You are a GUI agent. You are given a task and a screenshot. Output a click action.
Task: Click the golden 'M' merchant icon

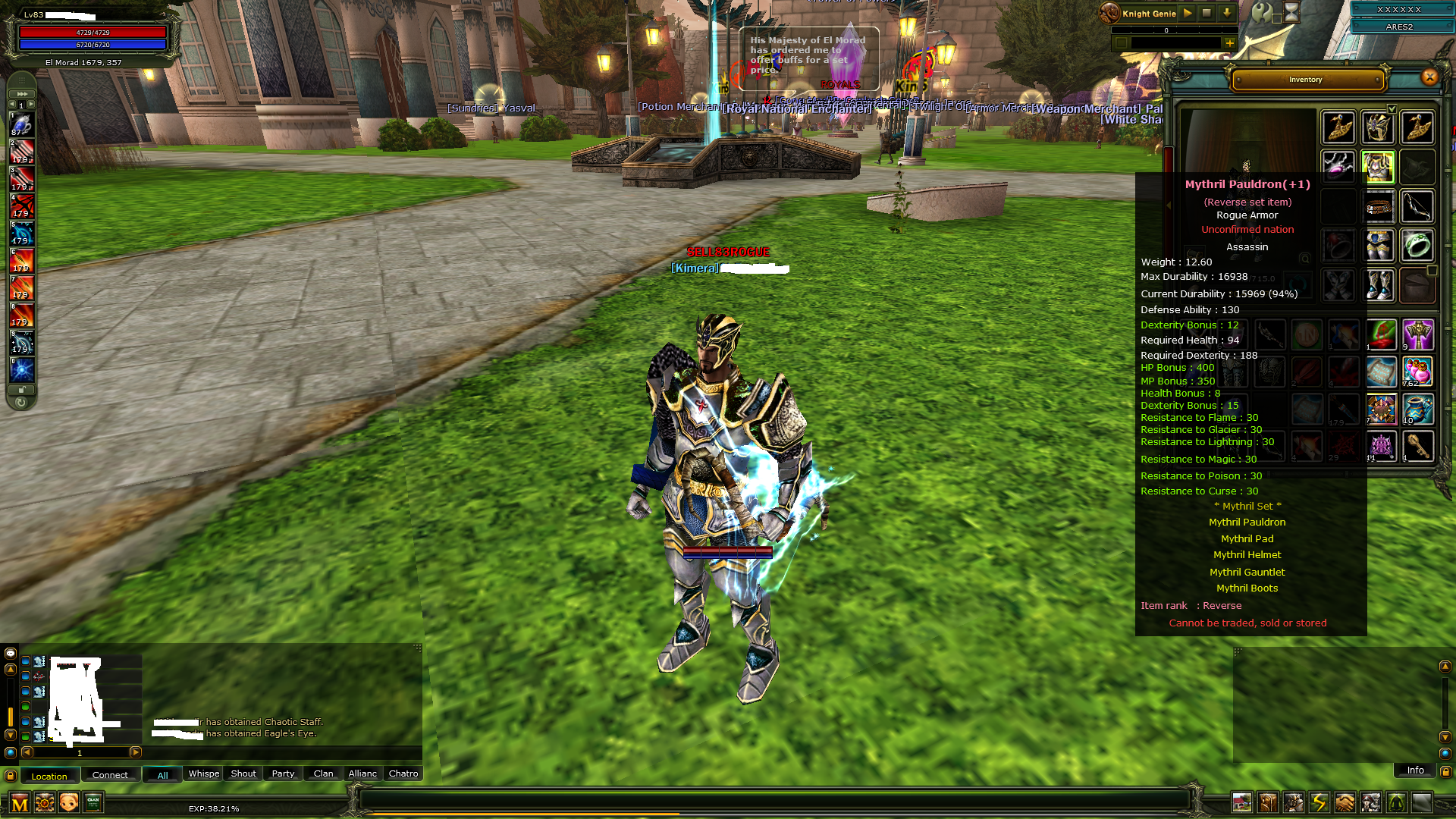coord(19,802)
